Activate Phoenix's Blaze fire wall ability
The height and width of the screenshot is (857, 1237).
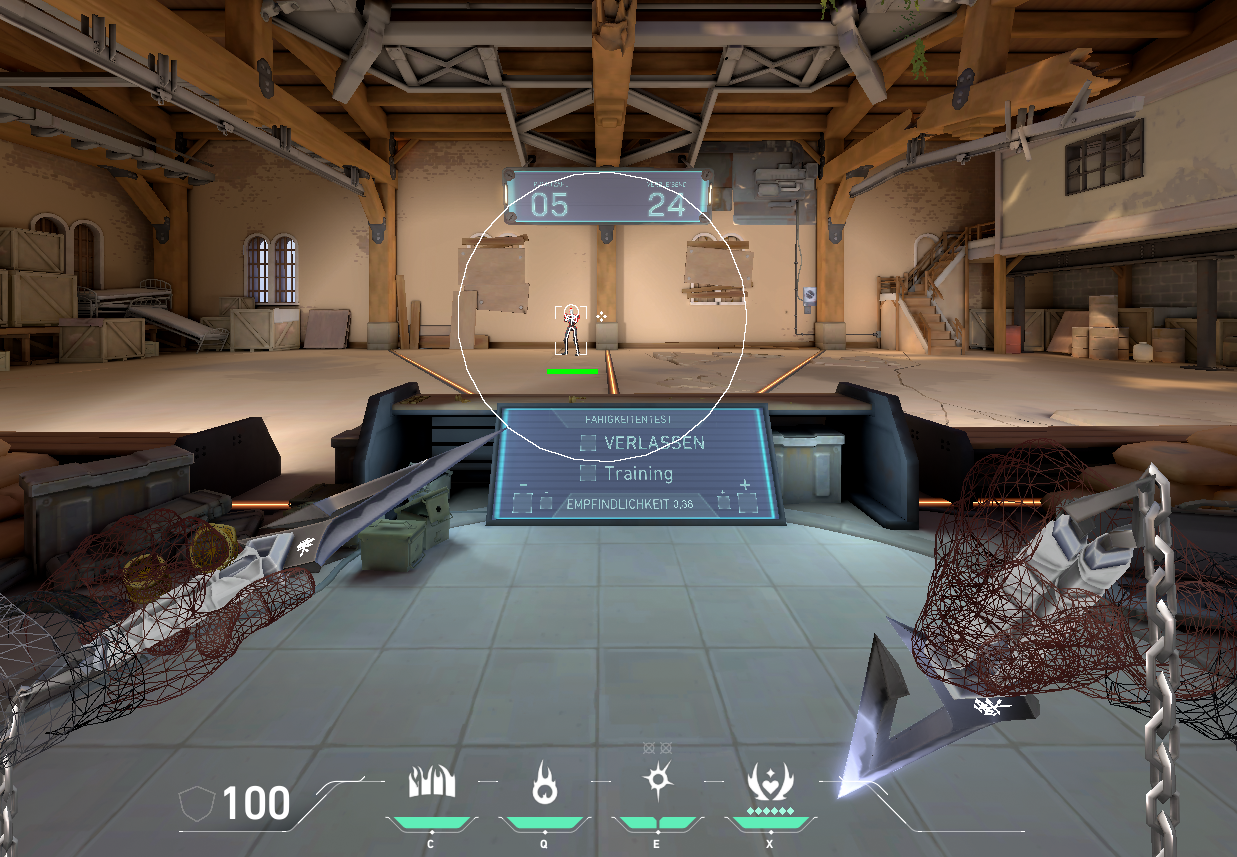click(x=432, y=781)
